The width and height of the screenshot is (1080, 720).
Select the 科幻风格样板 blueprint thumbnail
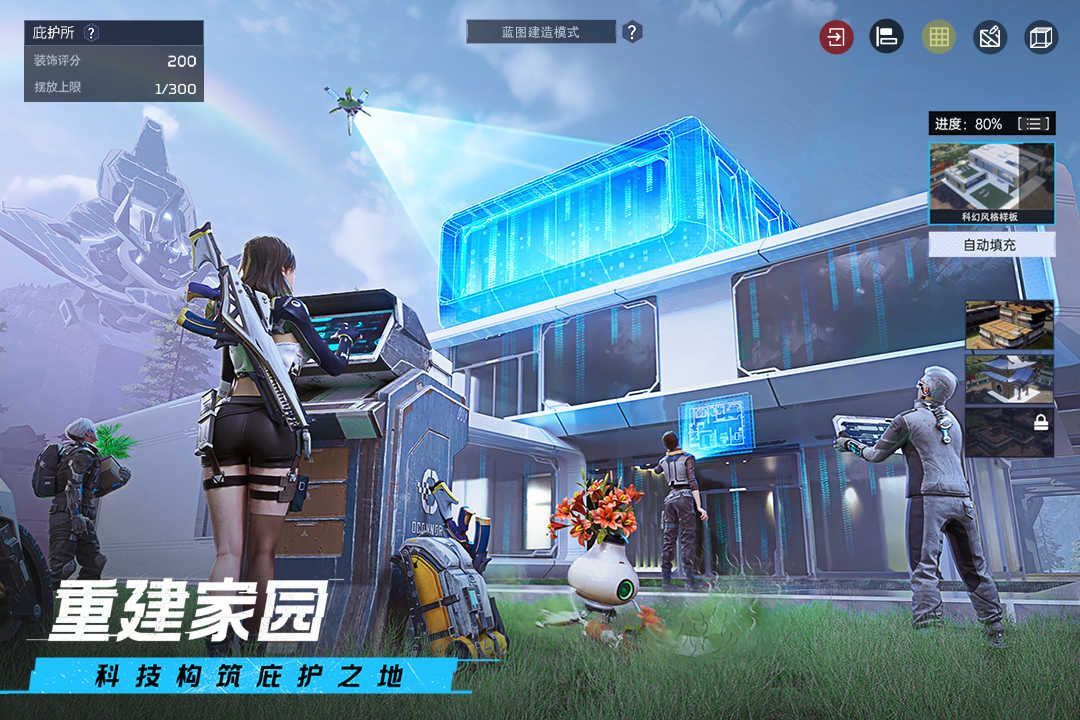coord(991,183)
